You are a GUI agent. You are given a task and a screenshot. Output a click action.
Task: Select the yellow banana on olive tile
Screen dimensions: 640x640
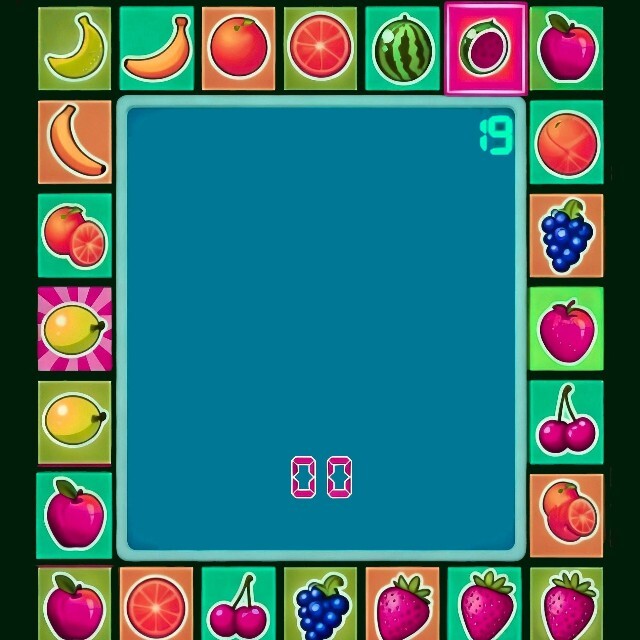coord(75,48)
